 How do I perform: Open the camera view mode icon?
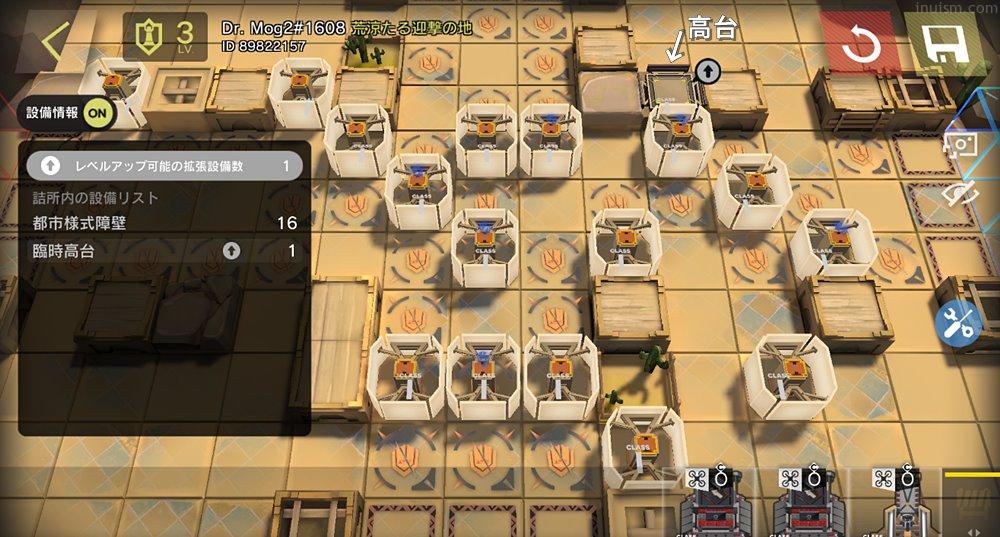tap(962, 146)
